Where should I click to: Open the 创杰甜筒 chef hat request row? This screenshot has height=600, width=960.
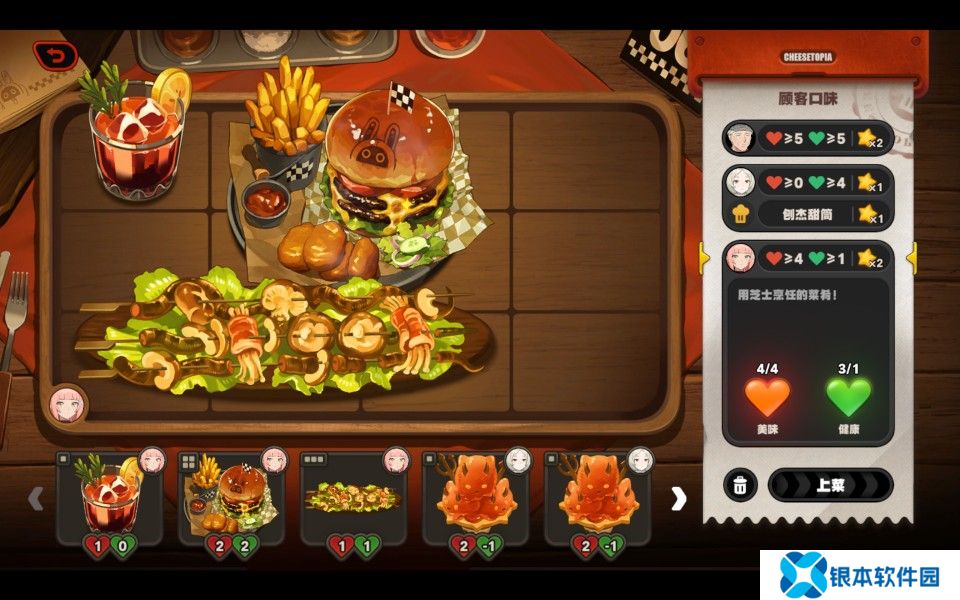tap(806, 213)
